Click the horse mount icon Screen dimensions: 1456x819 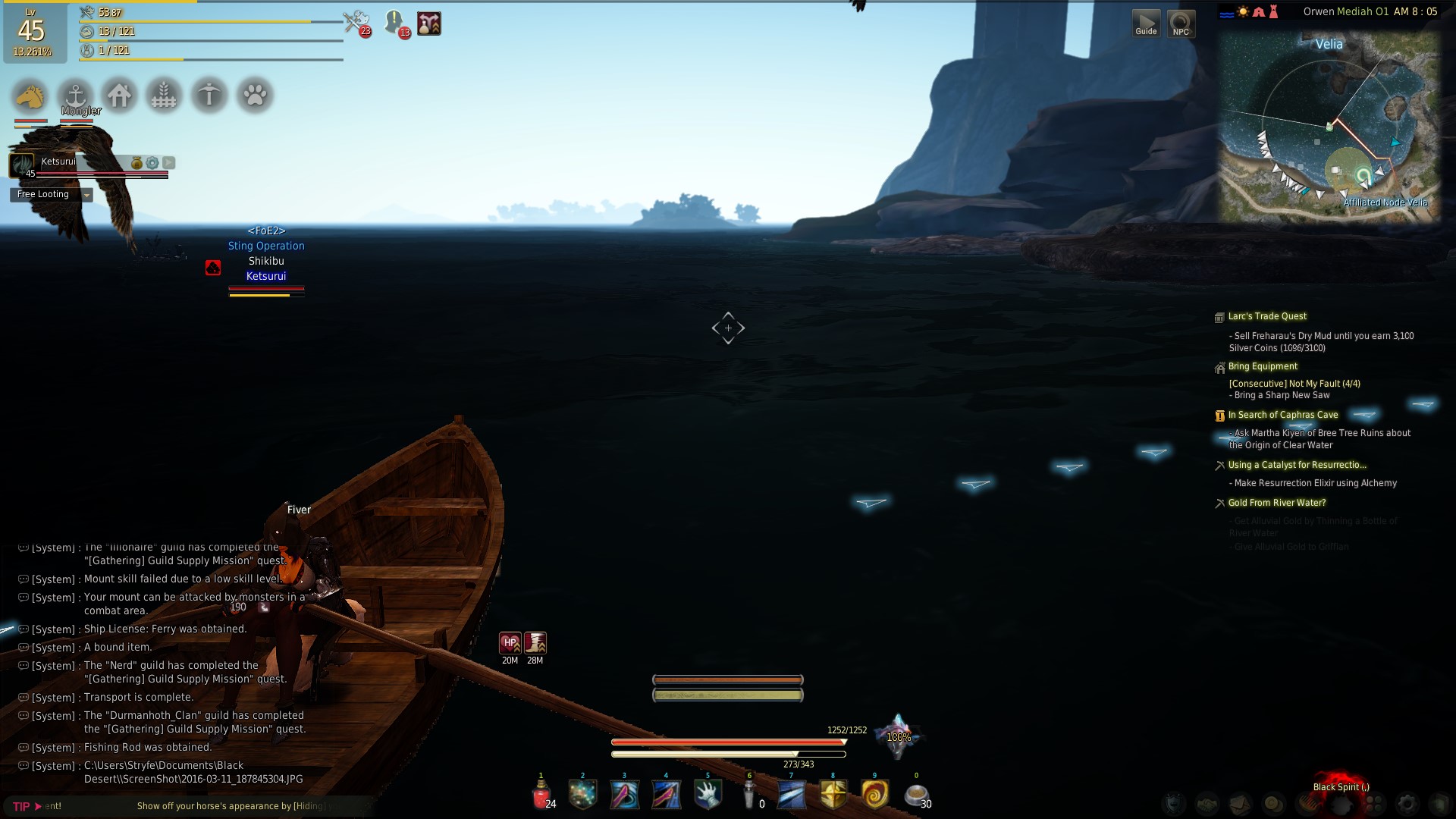pyautogui.click(x=30, y=96)
